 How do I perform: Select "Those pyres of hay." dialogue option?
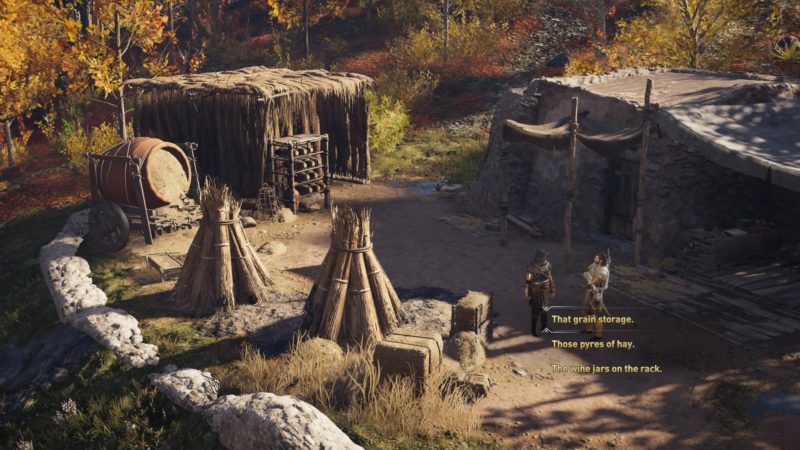(593, 343)
